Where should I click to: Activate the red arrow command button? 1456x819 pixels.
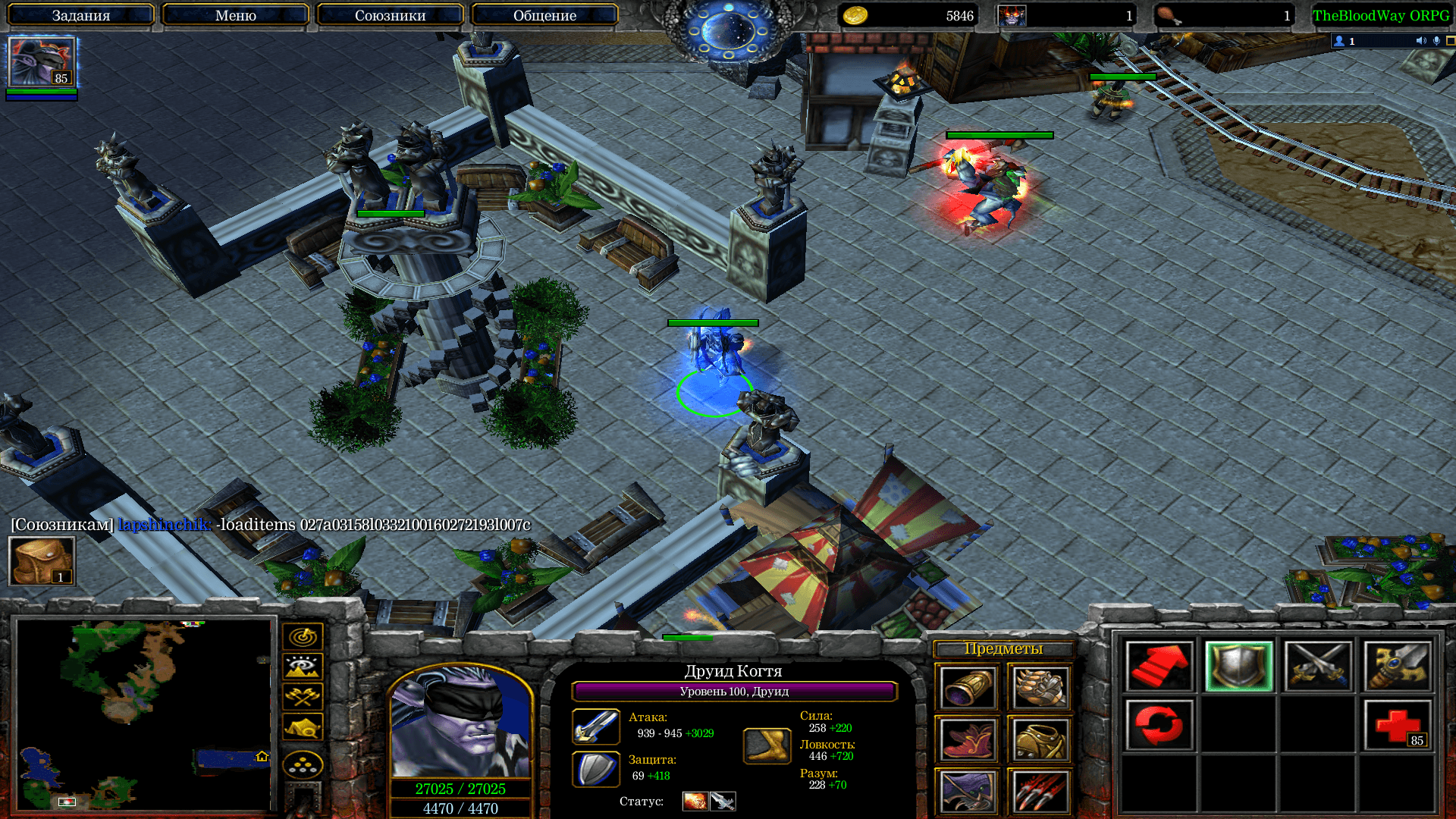1159,667
